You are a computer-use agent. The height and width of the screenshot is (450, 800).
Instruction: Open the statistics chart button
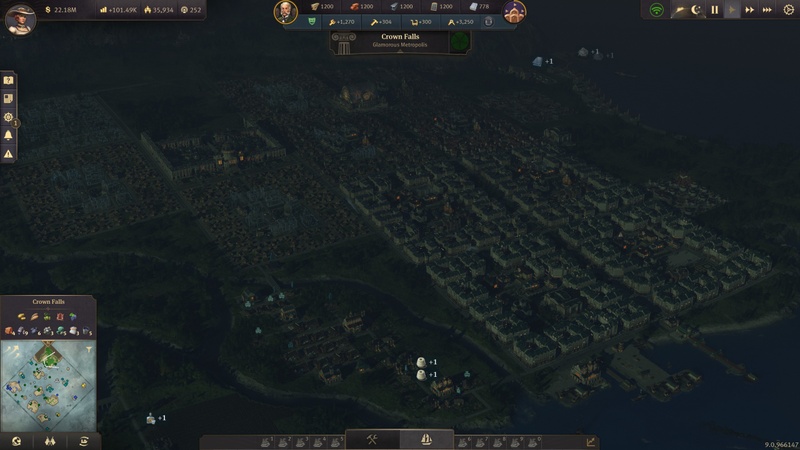point(590,441)
